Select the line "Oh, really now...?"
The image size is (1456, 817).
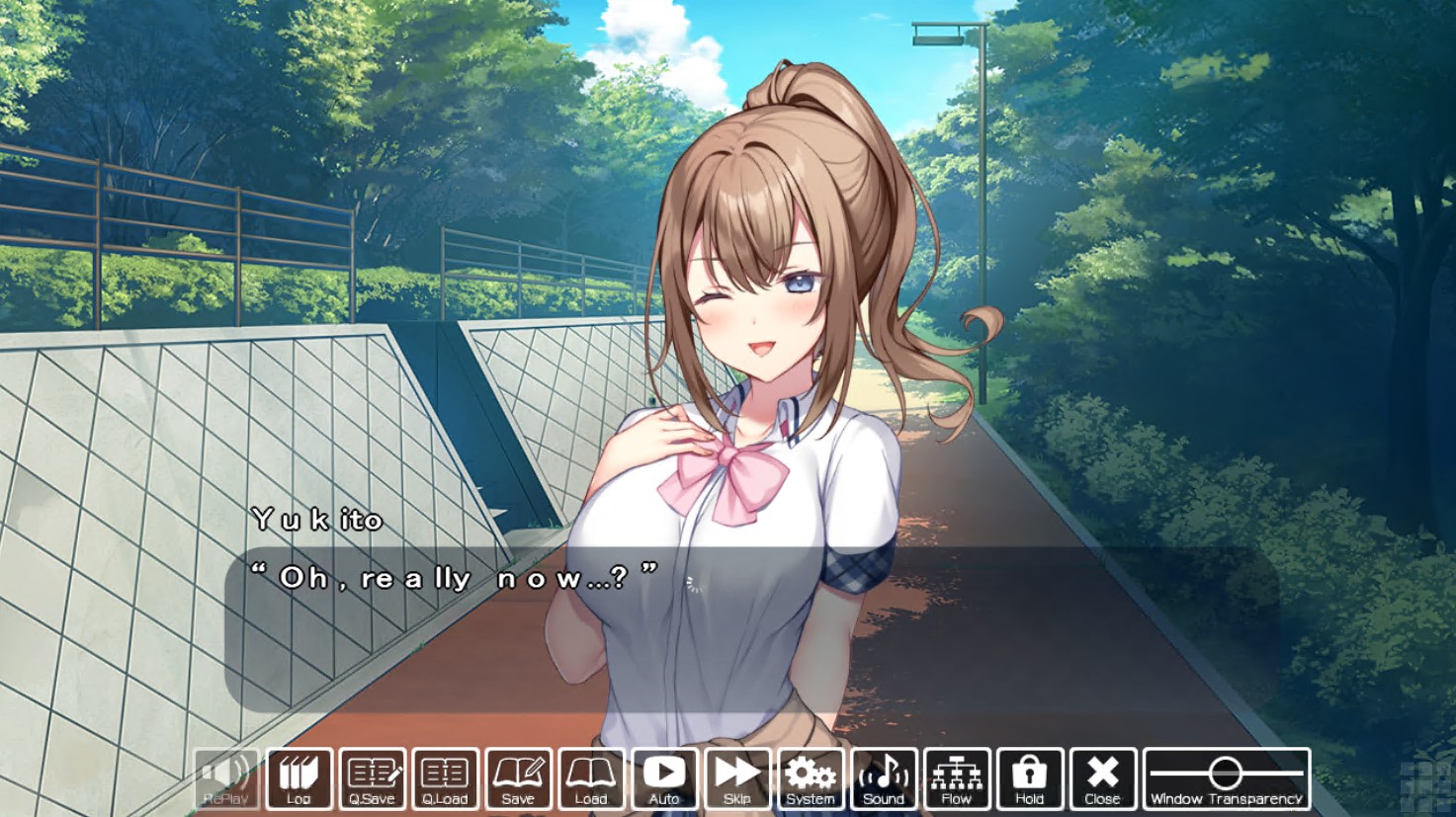(x=455, y=576)
